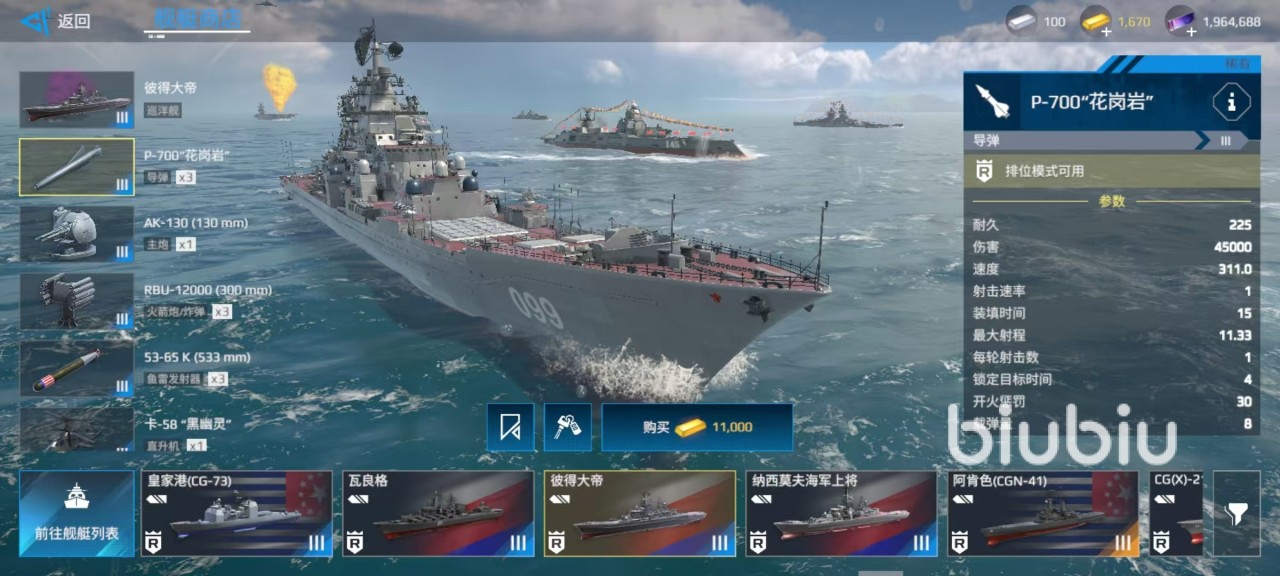
Task: Pick the 纳西莫夫海军上将 ship card
Action: tap(841, 513)
